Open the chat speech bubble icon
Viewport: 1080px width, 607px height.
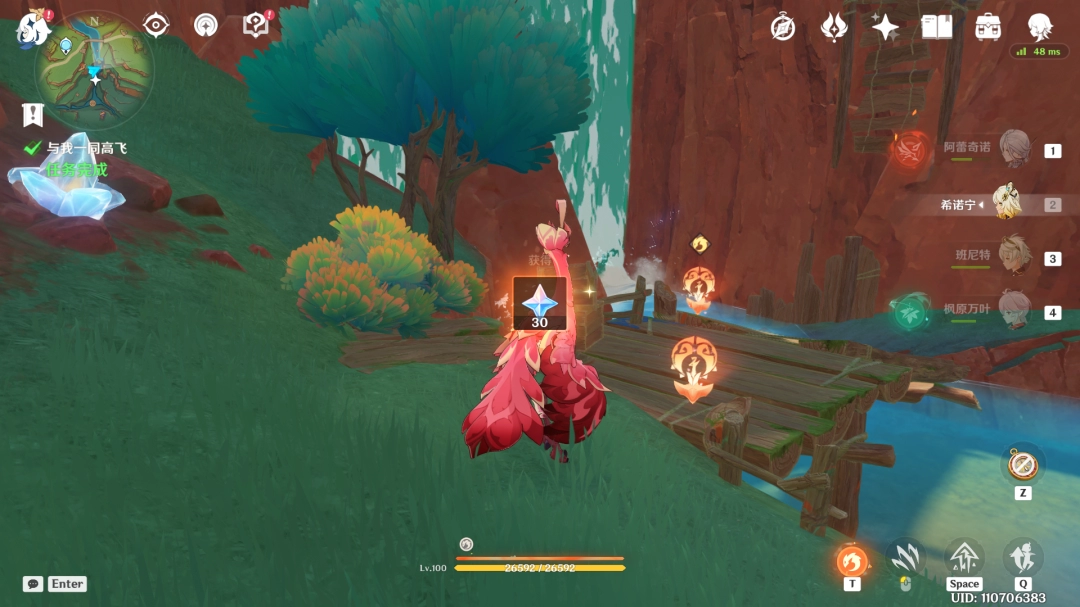(x=33, y=584)
